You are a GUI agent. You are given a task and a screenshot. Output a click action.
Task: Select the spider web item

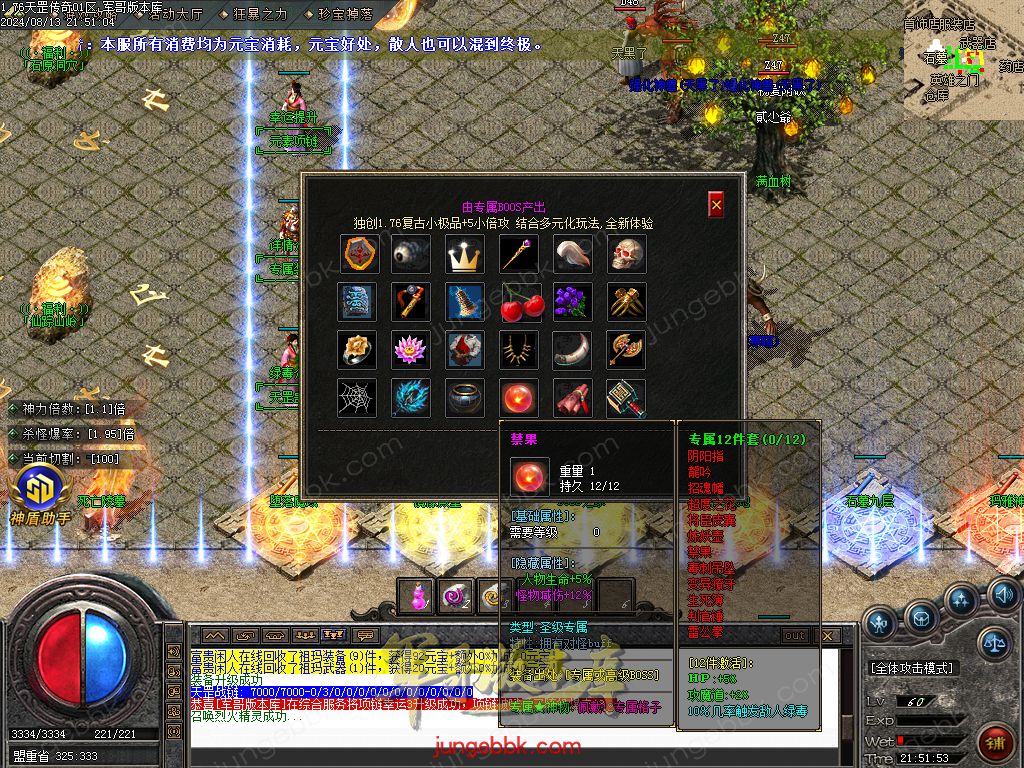tap(357, 398)
